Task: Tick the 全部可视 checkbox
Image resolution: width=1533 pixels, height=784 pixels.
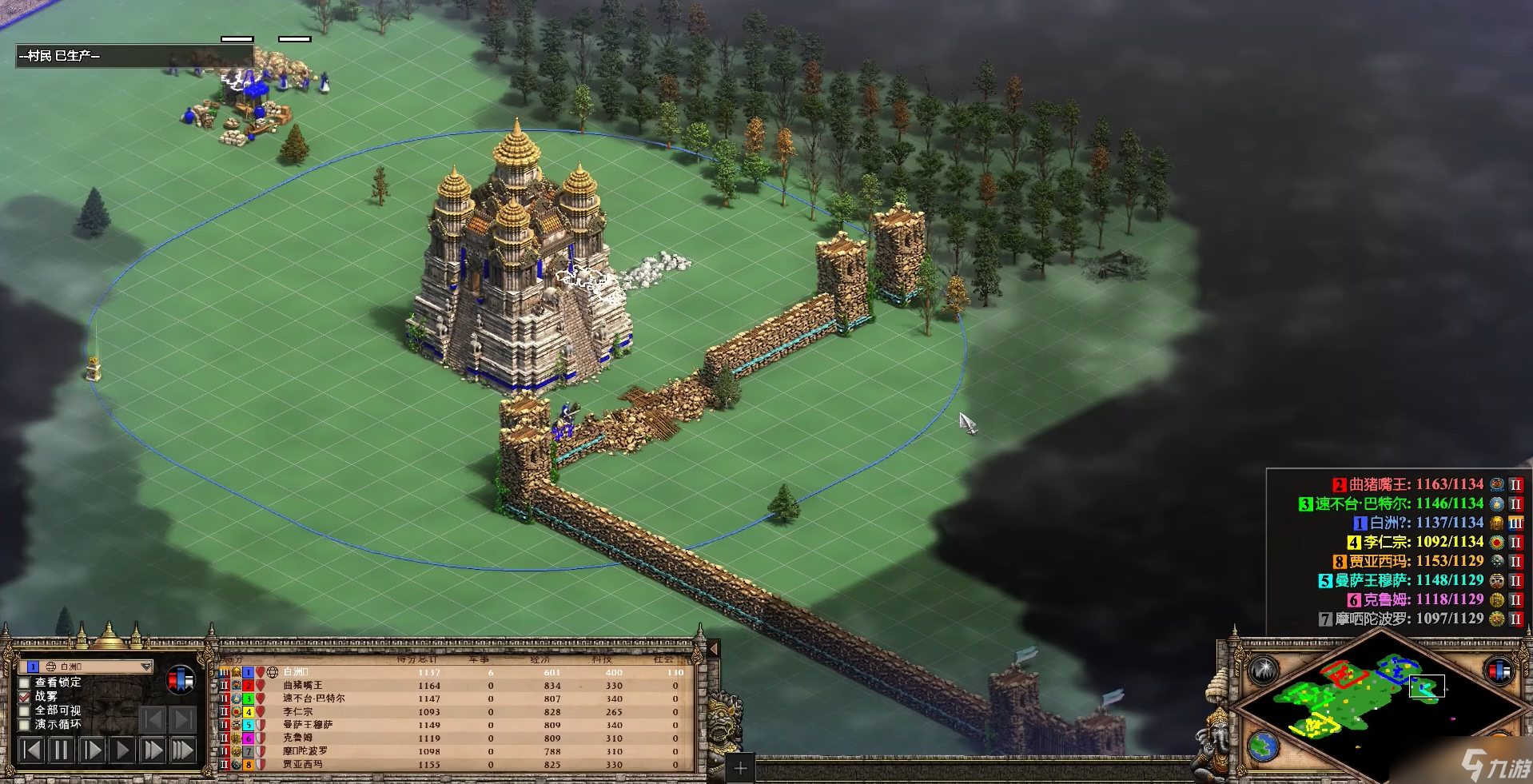Action: [25, 710]
